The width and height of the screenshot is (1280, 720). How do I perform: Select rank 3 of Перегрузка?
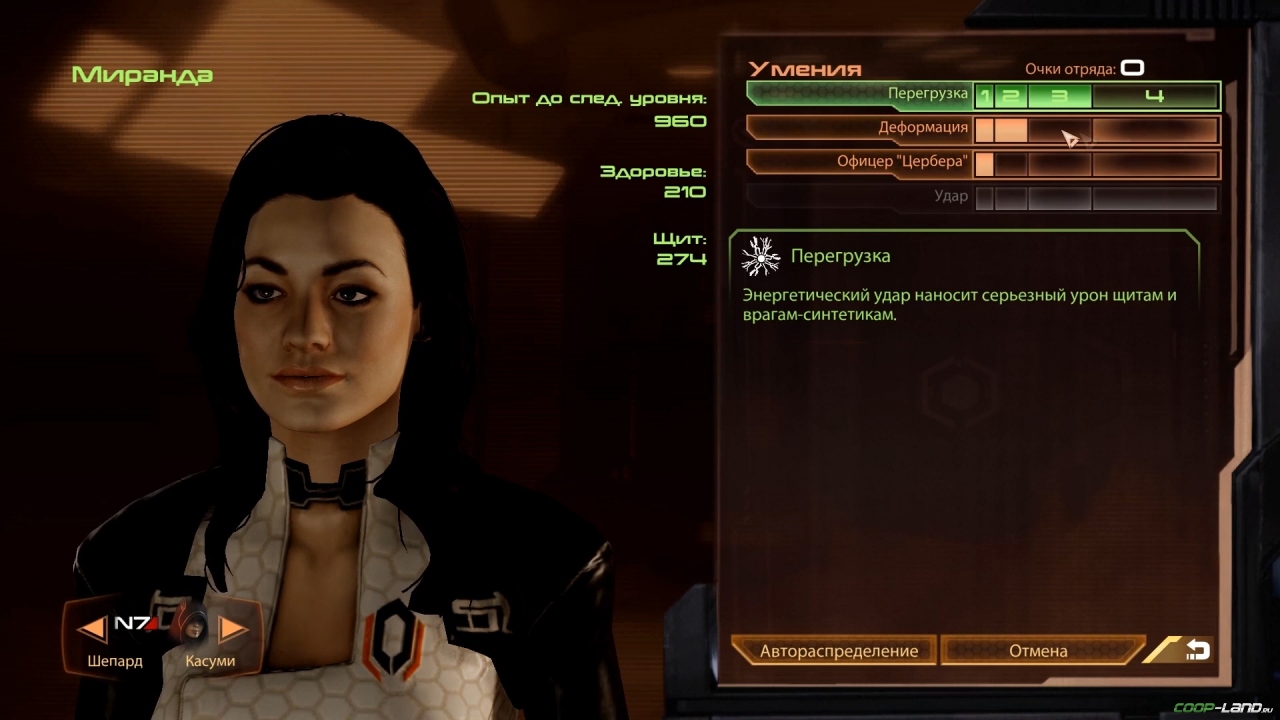1059,96
